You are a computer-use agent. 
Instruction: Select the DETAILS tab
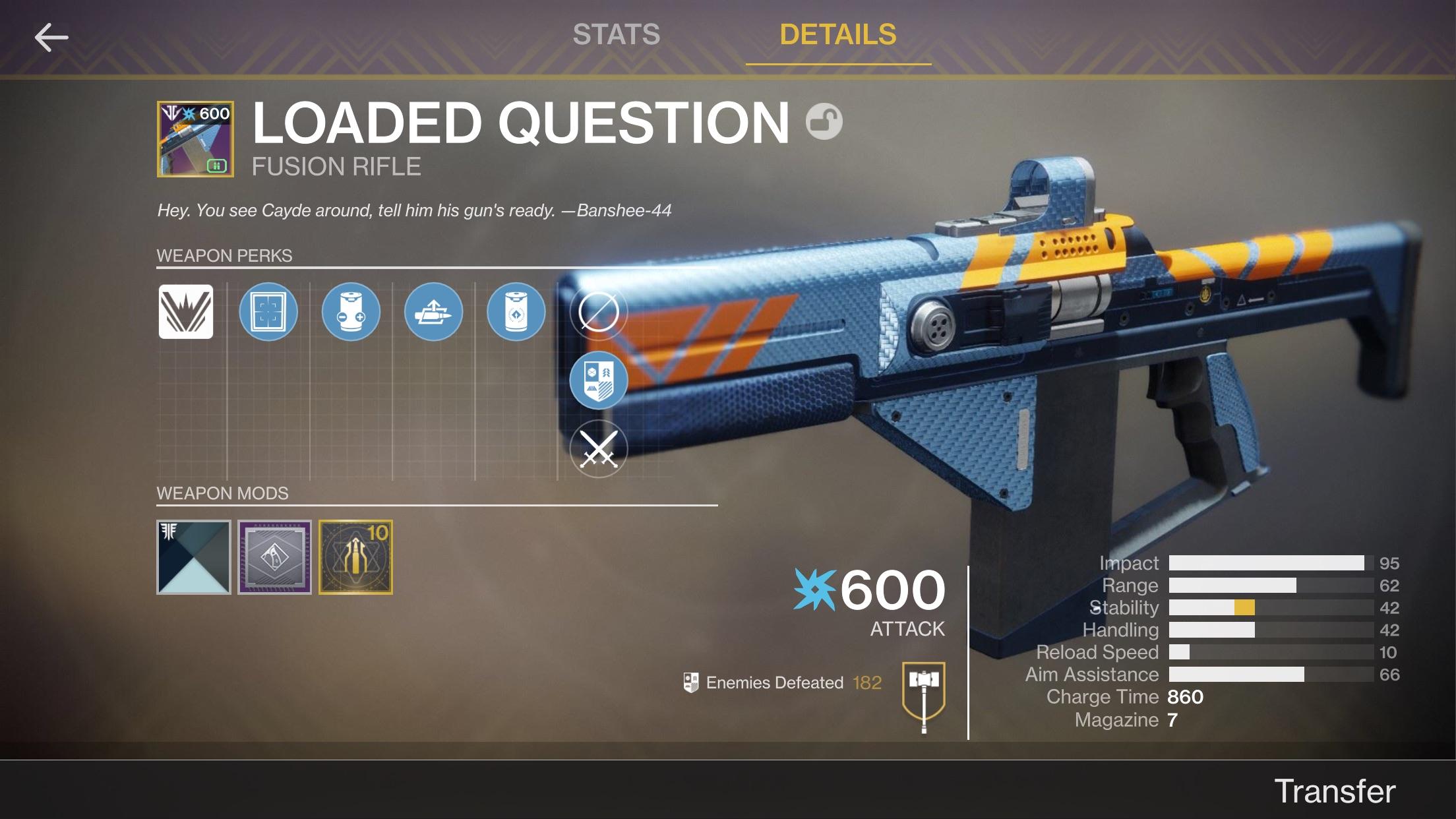coord(838,34)
